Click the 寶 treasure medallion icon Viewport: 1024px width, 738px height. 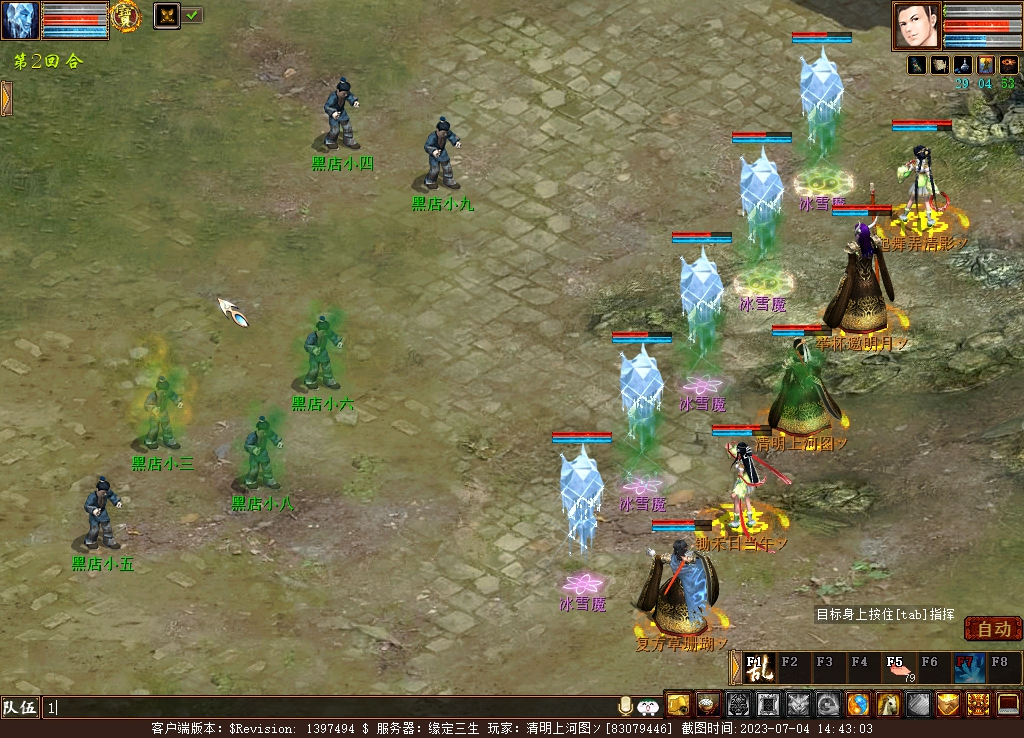[x=125, y=15]
